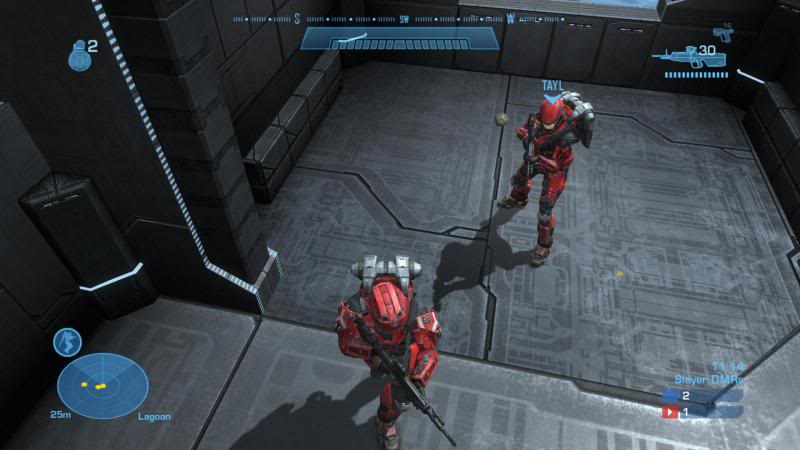Activate the Sprint armor ability icon

67,341
